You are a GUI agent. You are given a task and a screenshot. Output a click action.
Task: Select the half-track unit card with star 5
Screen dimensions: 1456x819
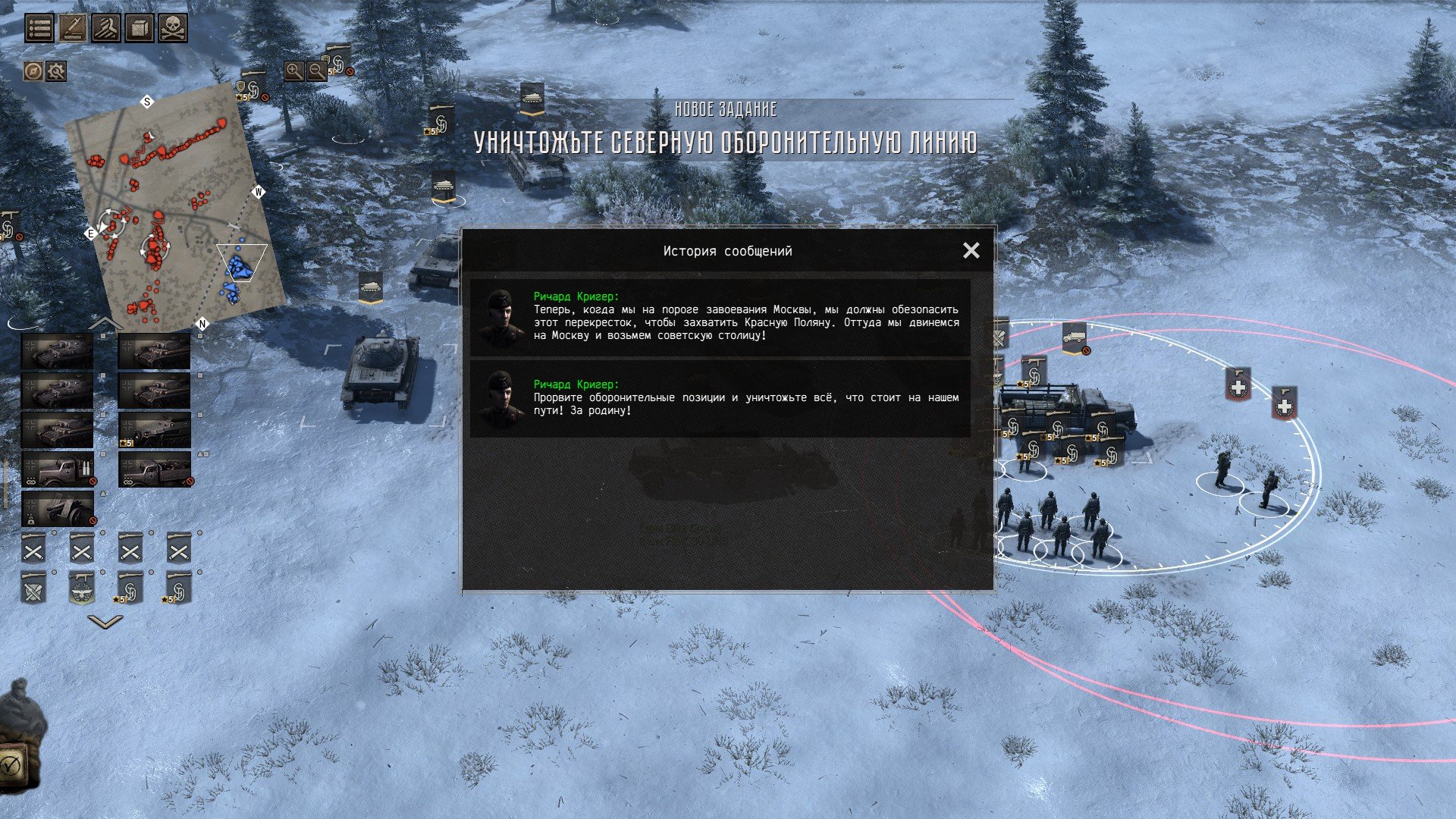click(x=155, y=430)
